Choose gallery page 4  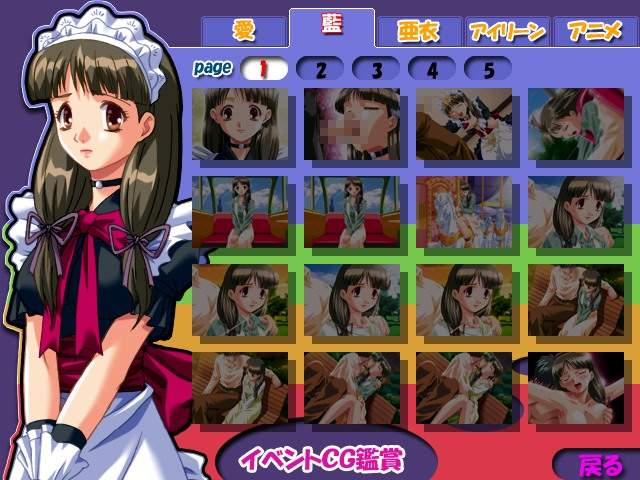(432, 69)
